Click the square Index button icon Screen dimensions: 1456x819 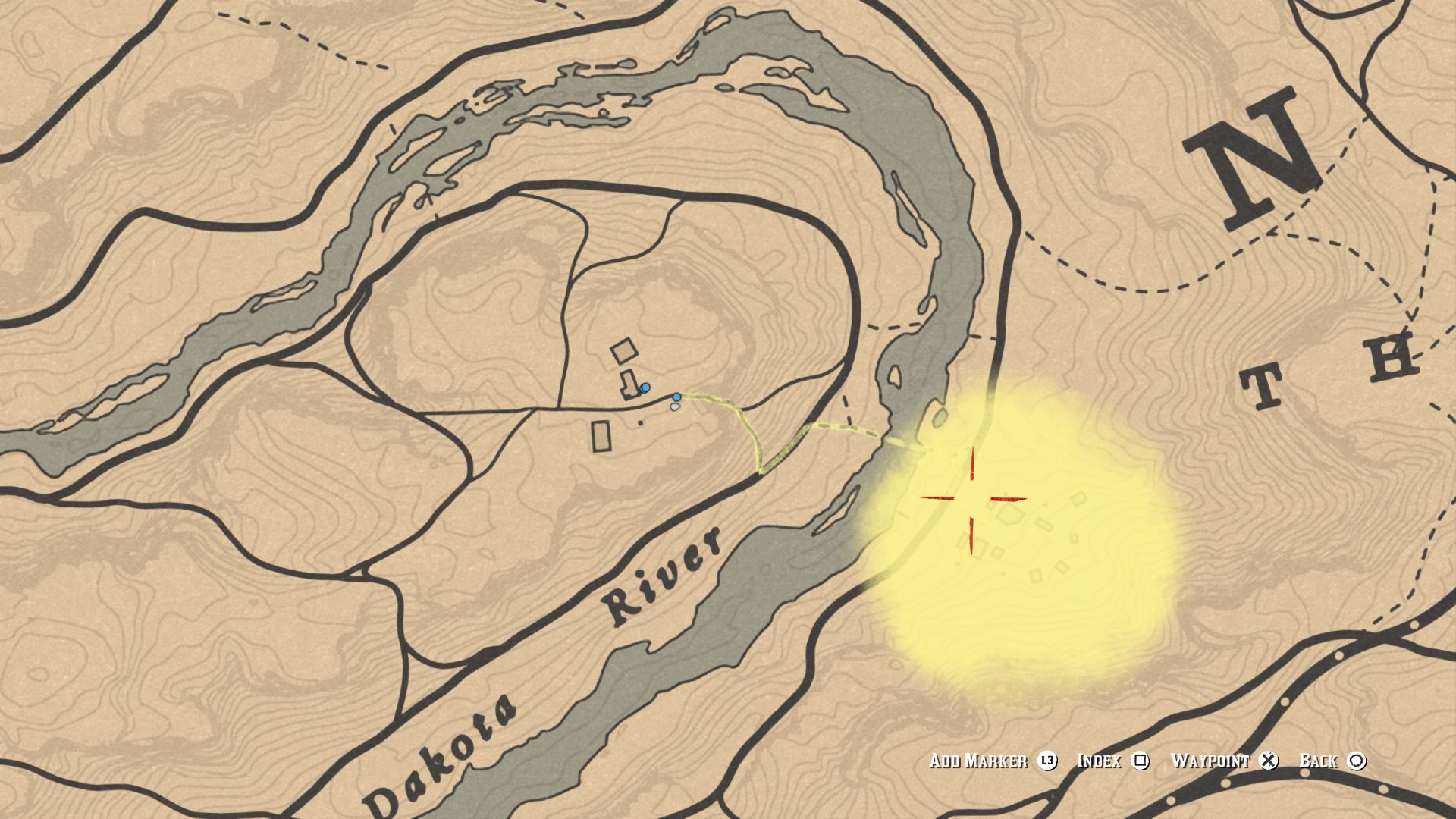(1140, 761)
